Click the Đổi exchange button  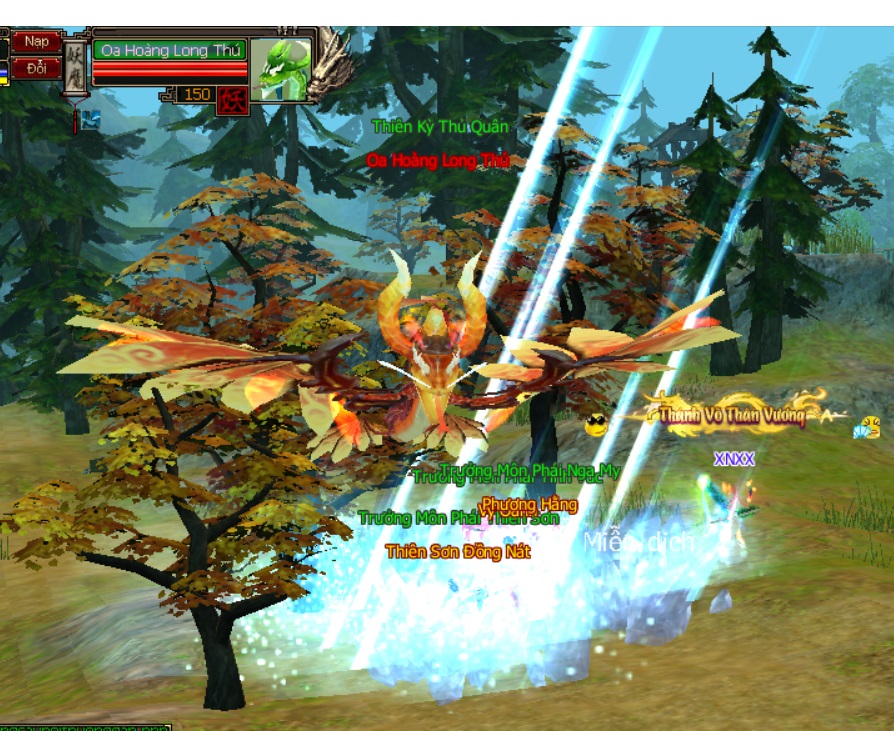click(x=37, y=69)
